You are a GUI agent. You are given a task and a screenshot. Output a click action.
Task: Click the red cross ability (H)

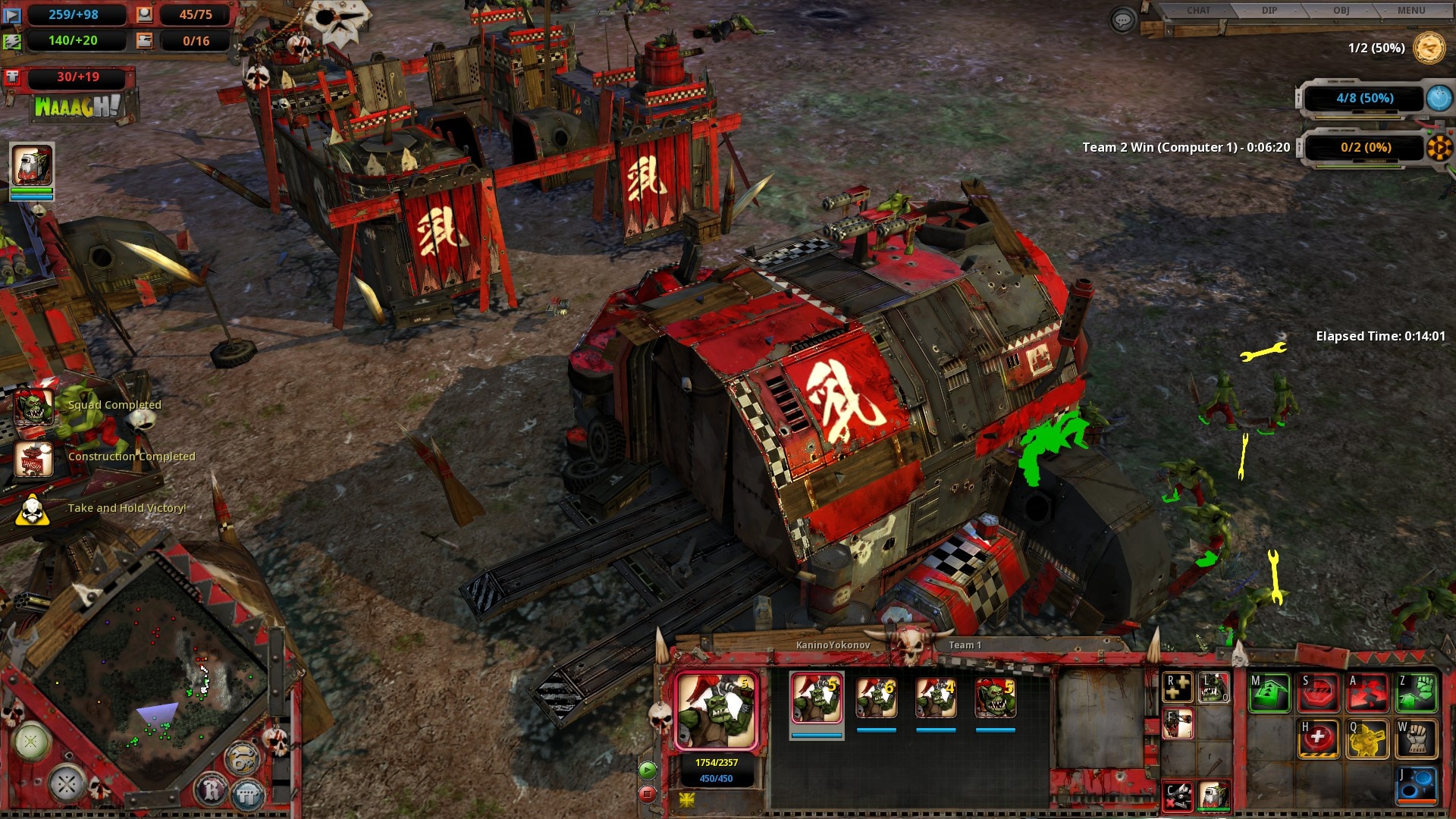pos(1318,739)
